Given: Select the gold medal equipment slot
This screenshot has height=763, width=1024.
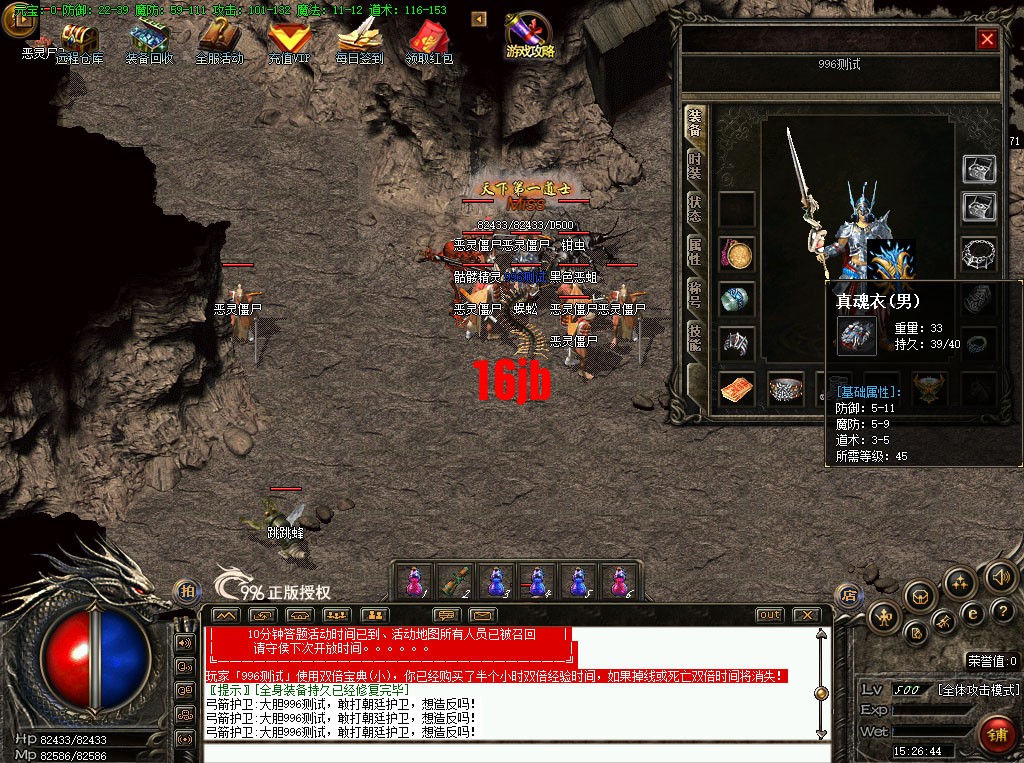Looking at the screenshot, I should [738, 256].
